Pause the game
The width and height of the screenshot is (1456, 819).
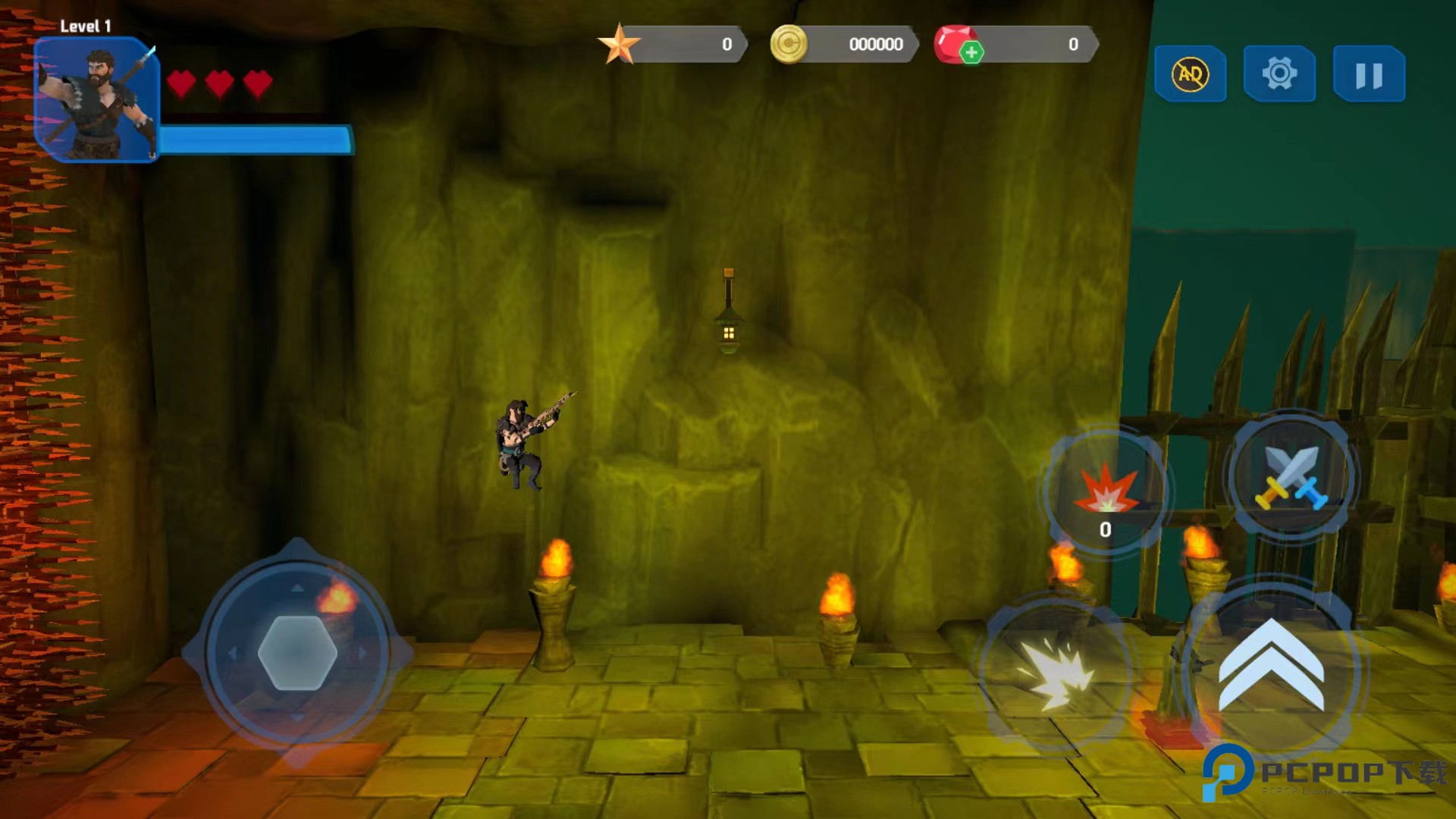pyautogui.click(x=1369, y=74)
